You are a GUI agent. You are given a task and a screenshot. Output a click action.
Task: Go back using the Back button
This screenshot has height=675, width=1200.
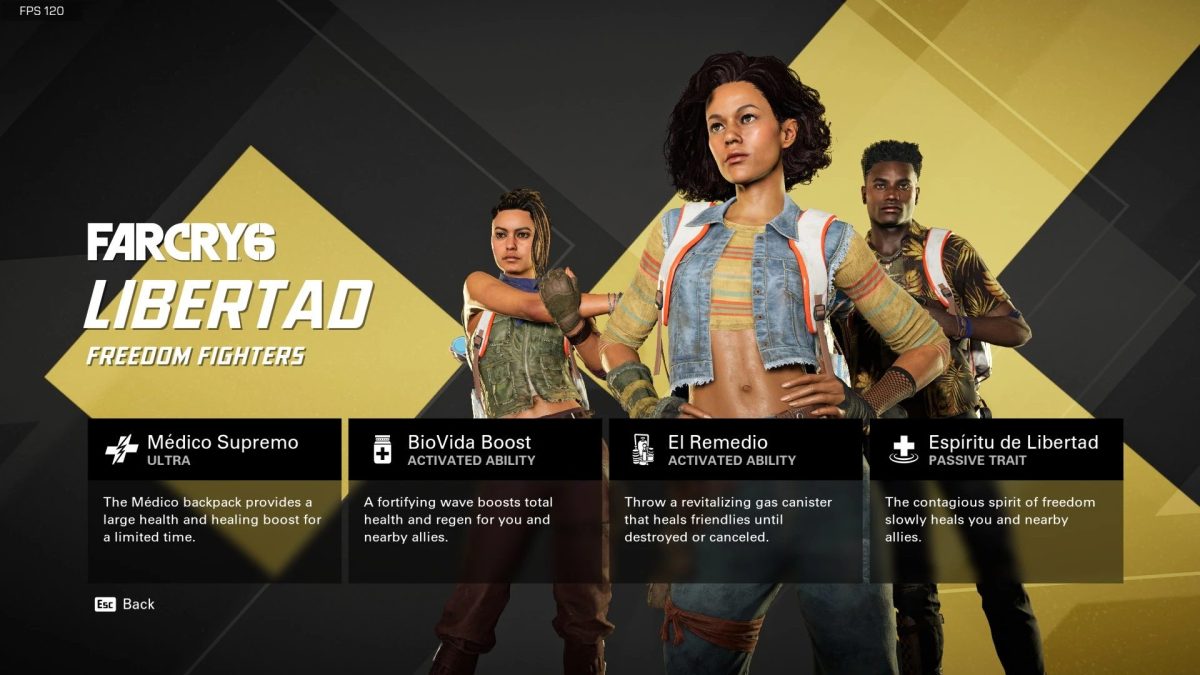(126, 604)
